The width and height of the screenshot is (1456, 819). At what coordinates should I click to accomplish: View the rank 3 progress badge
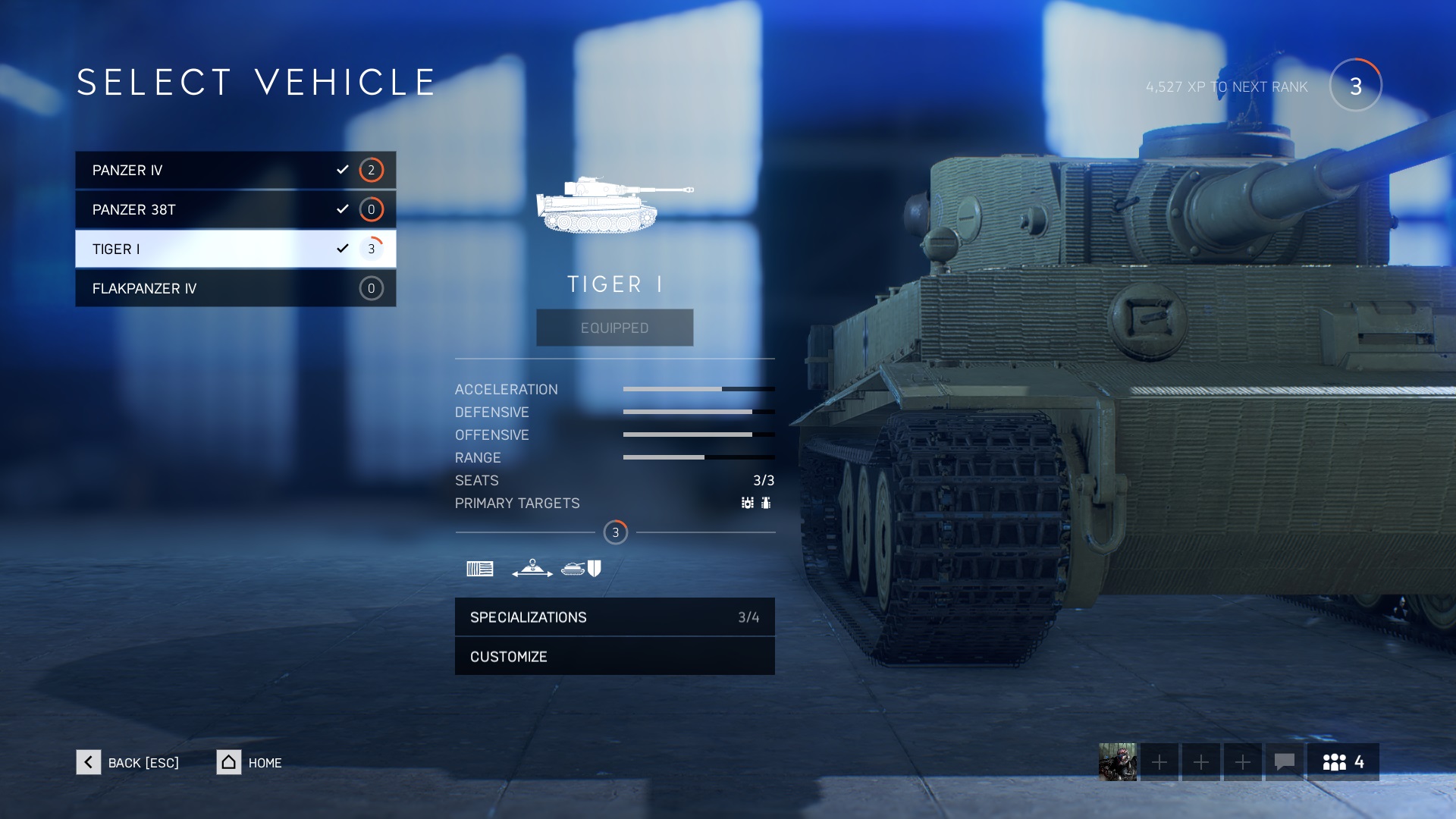[1355, 86]
